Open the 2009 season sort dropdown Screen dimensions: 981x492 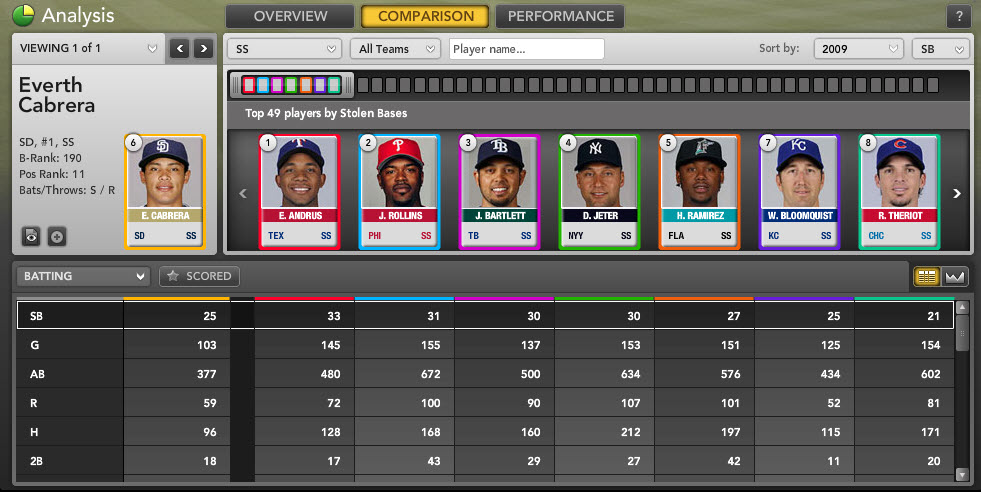(858, 49)
